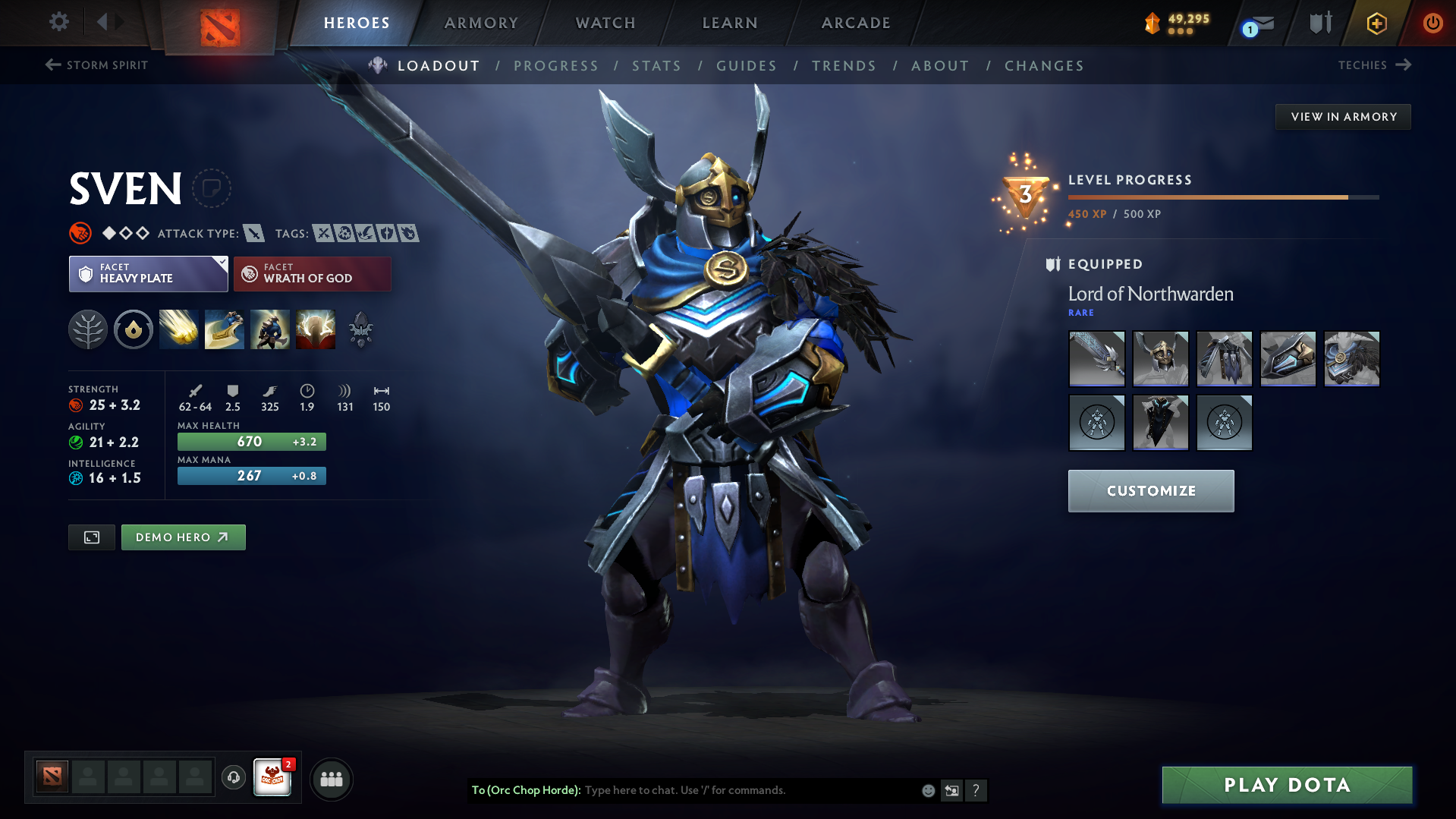The height and width of the screenshot is (819, 1456).
Task: View the Great Cleave ability icon
Action: (225, 329)
